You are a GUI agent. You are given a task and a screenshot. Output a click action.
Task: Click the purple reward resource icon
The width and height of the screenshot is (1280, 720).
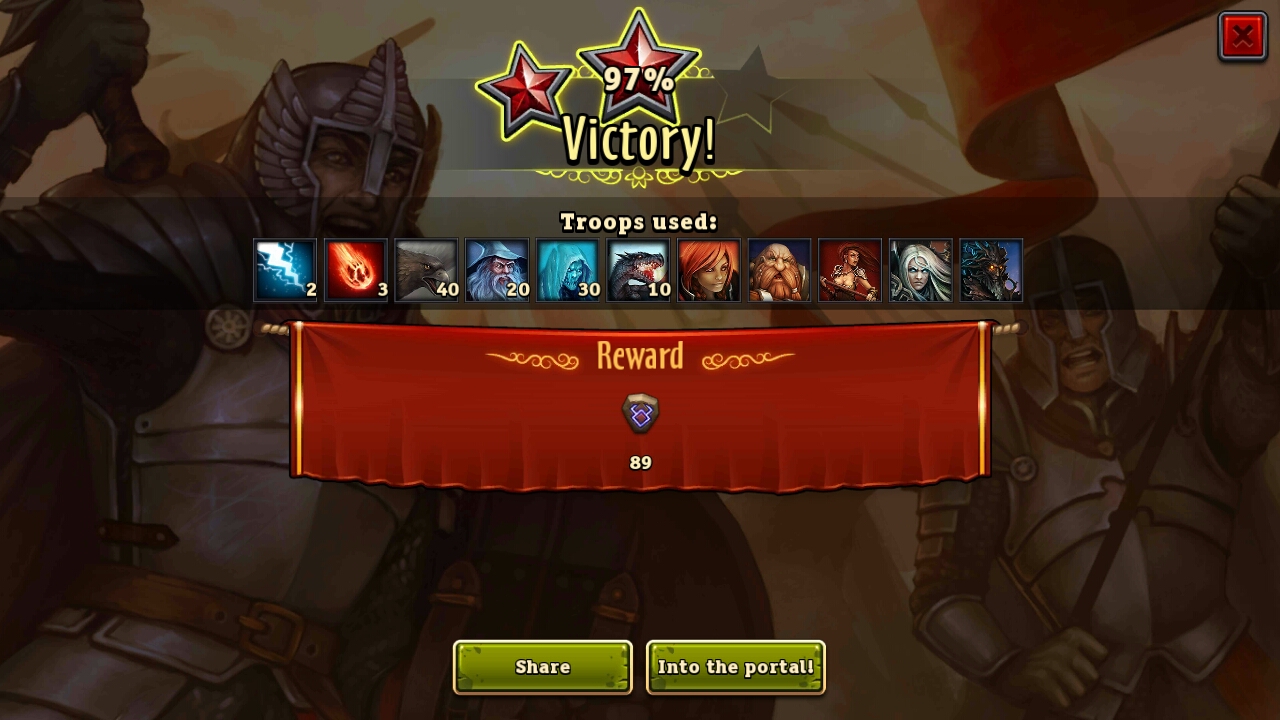coord(640,414)
